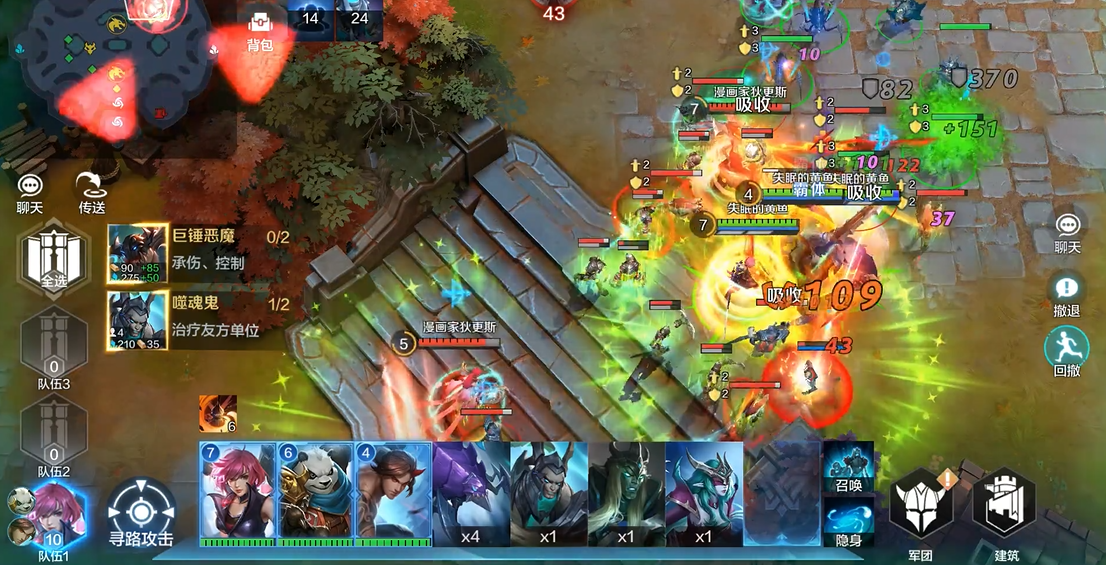Image resolution: width=1106 pixels, height=565 pixels.
Task: Select the purple beast x4 unit card
Action: tap(471, 492)
